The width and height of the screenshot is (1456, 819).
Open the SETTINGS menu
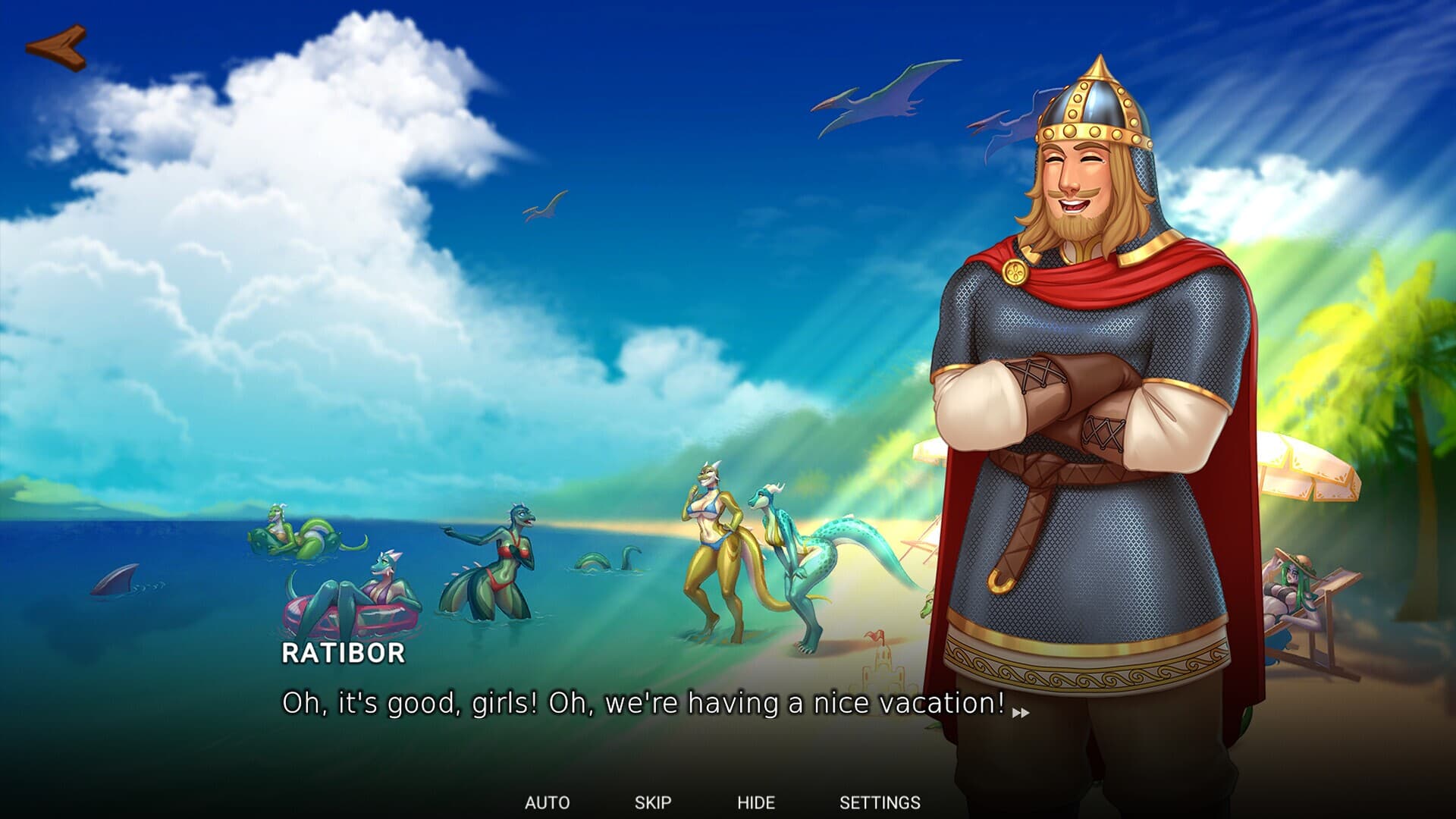[880, 800]
